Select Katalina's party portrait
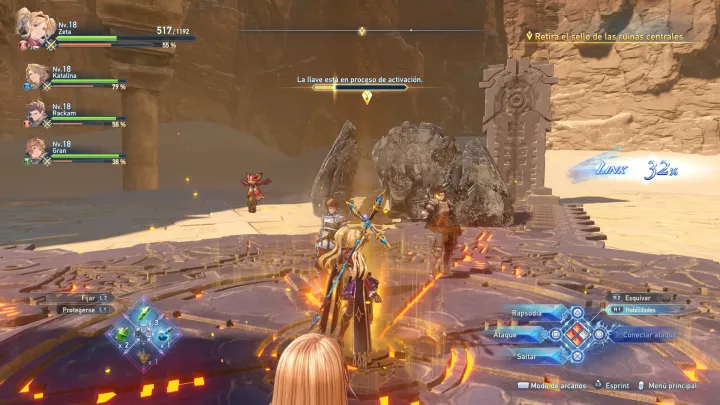The image size is (720, 405). coord(37,76)
